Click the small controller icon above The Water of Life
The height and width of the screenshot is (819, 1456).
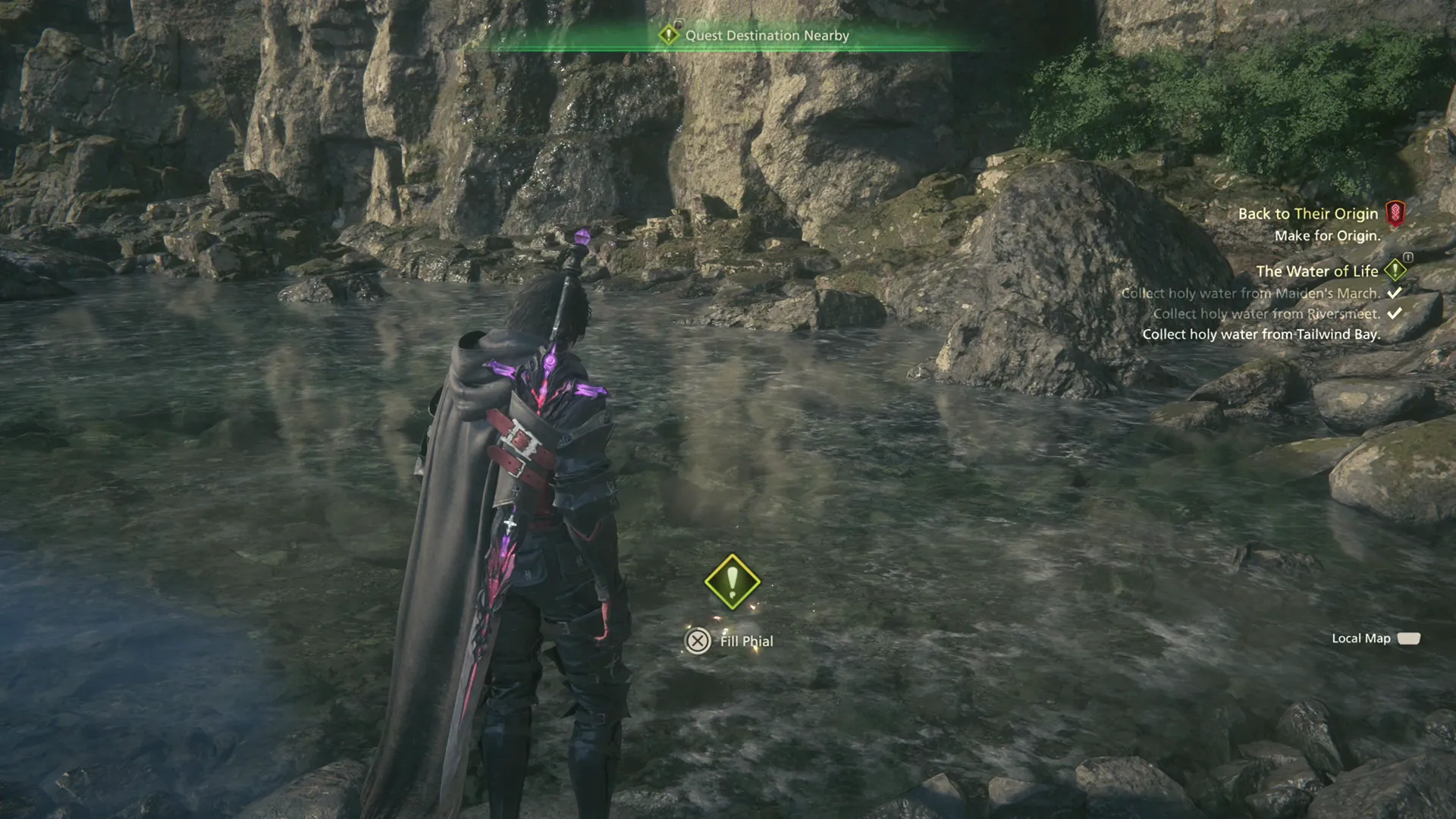click(1407, 258)
